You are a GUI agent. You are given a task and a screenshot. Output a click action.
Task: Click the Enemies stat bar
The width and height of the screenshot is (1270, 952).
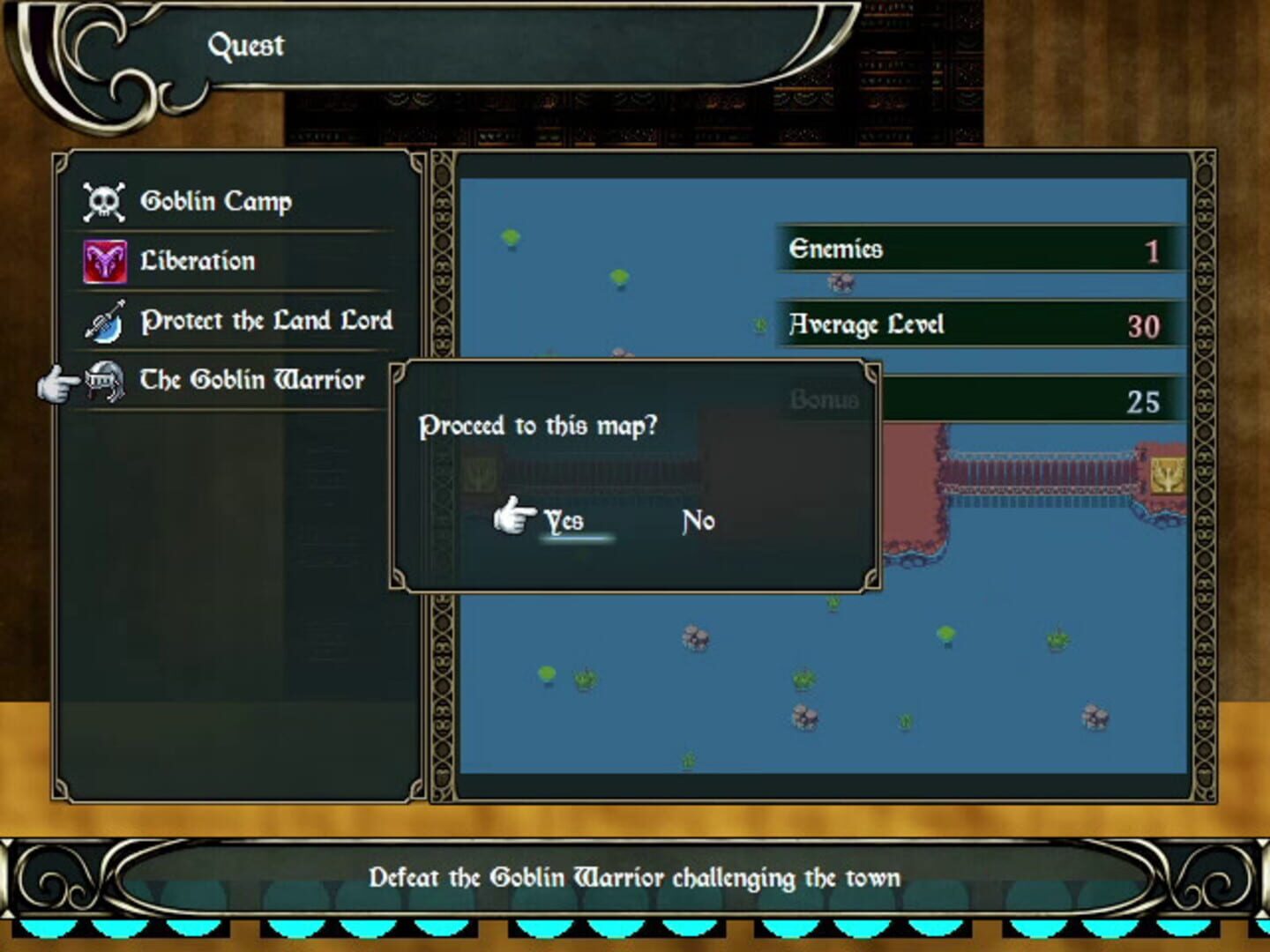coord(975,249)
